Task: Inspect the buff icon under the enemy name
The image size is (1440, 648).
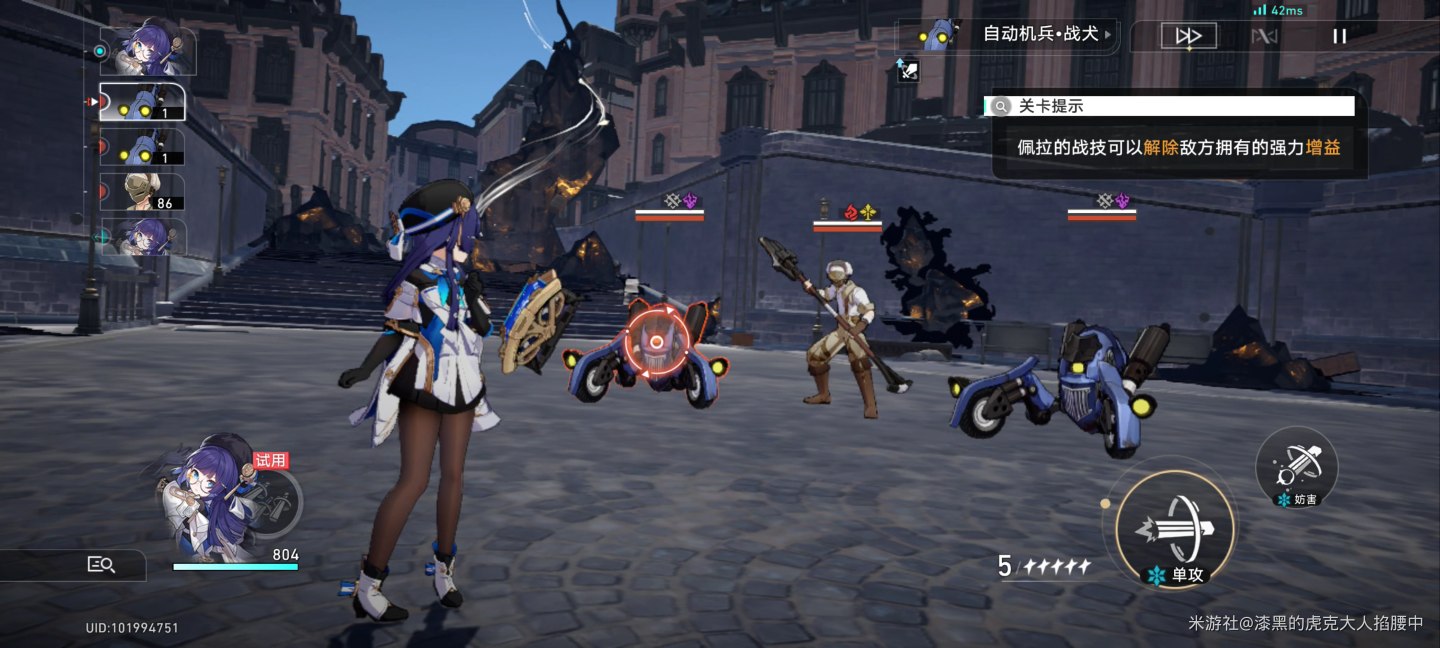Action: pyautogui.click(x=907, y=70)
